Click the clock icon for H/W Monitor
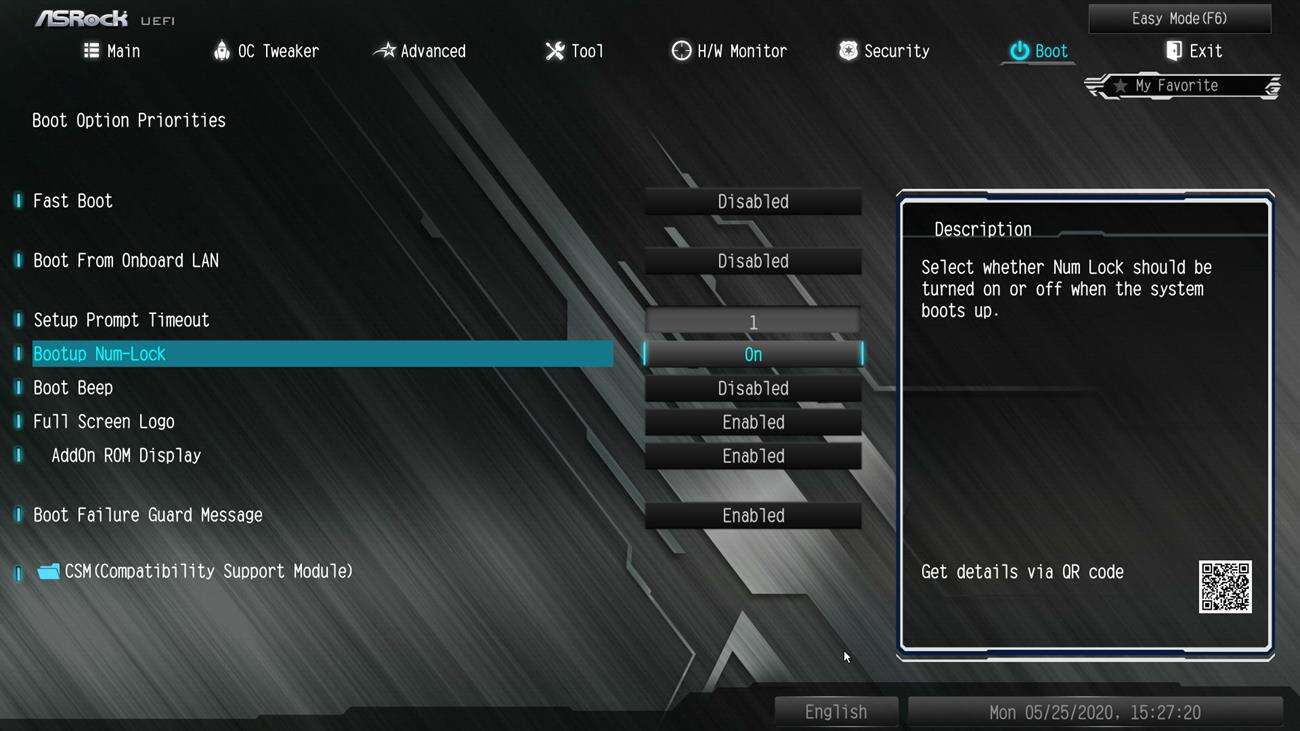This screenshot has width=1300, height=731. point(681,50)
